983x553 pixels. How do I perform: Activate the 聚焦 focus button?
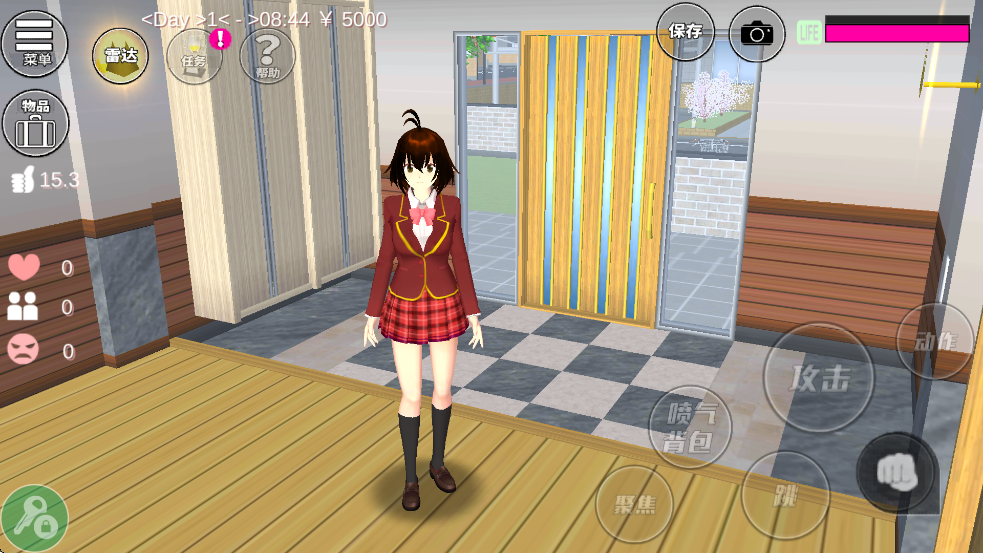click(x=635, y=504)
